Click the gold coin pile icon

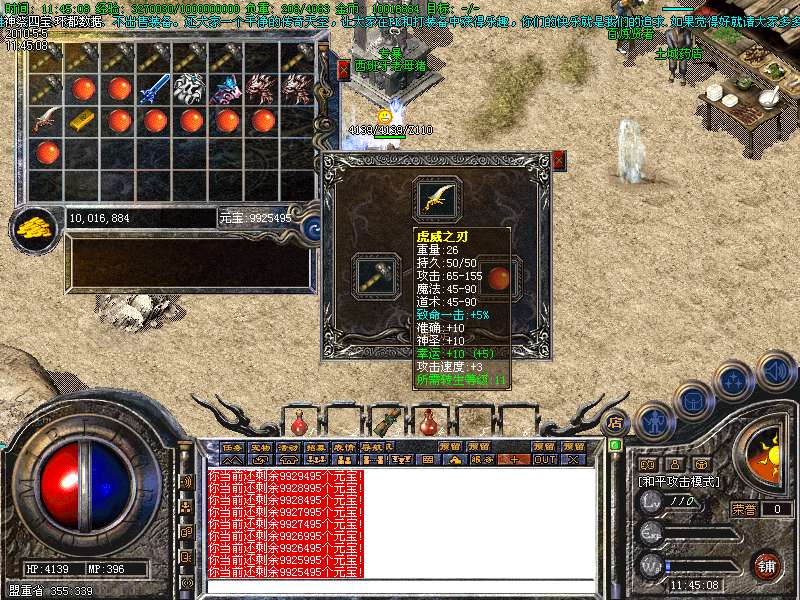(36, 228)
